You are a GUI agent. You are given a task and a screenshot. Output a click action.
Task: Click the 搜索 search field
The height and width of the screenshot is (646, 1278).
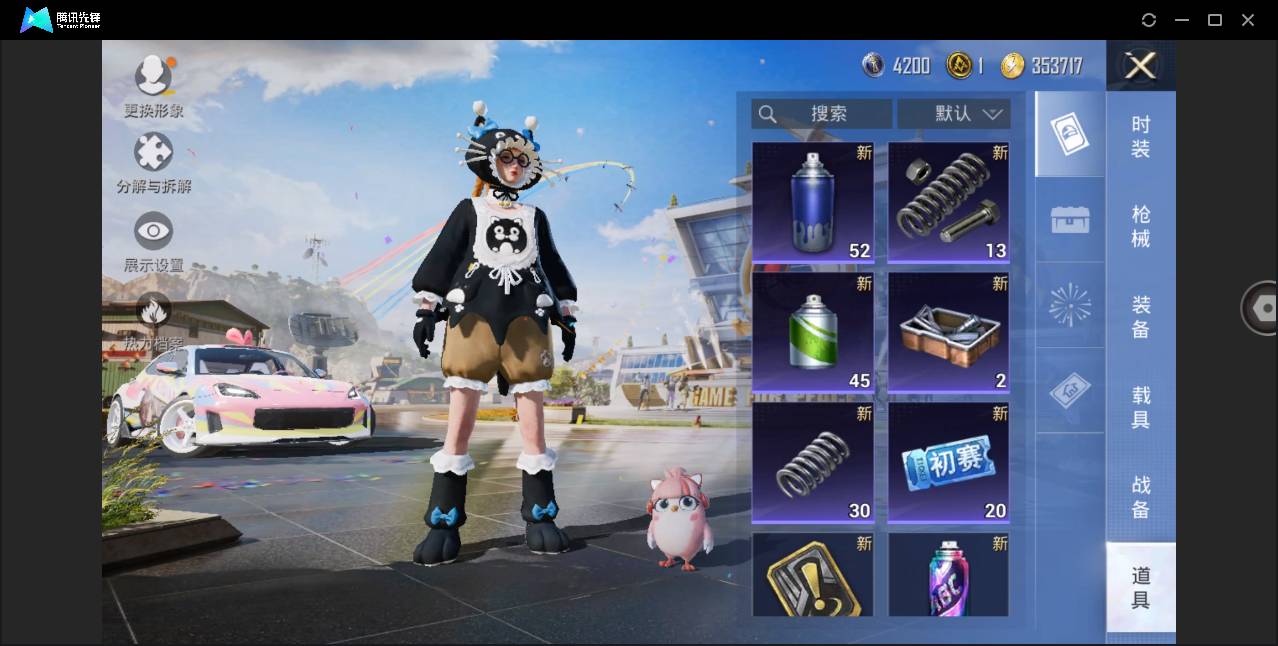click(822, 114)
